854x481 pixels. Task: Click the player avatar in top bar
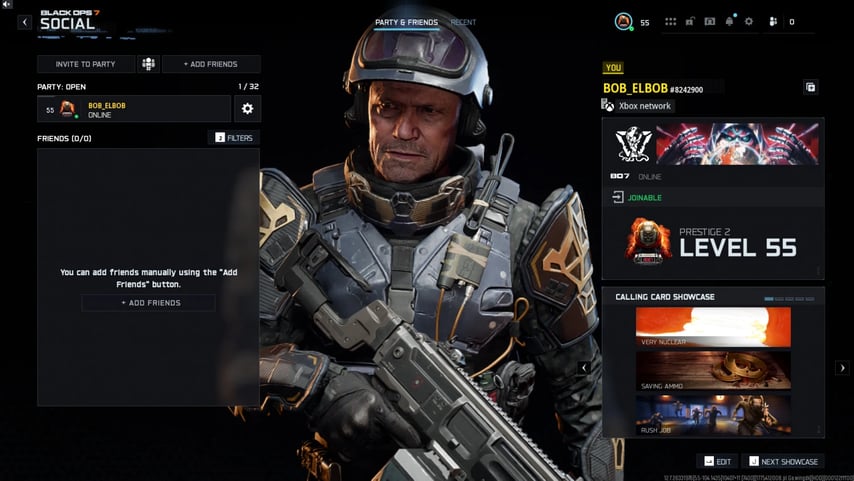click(x=624, y=21)
